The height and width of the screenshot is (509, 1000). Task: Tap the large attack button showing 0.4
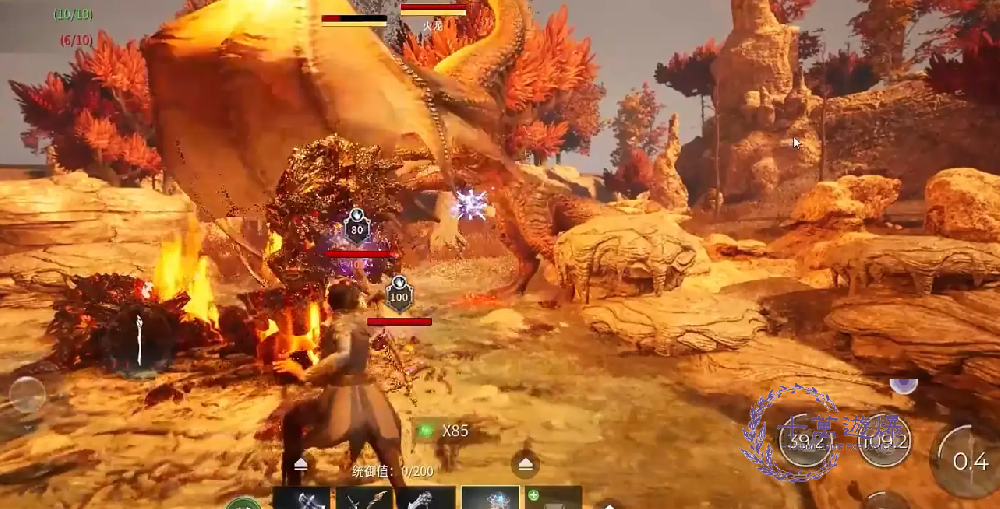tap(968, 460)
